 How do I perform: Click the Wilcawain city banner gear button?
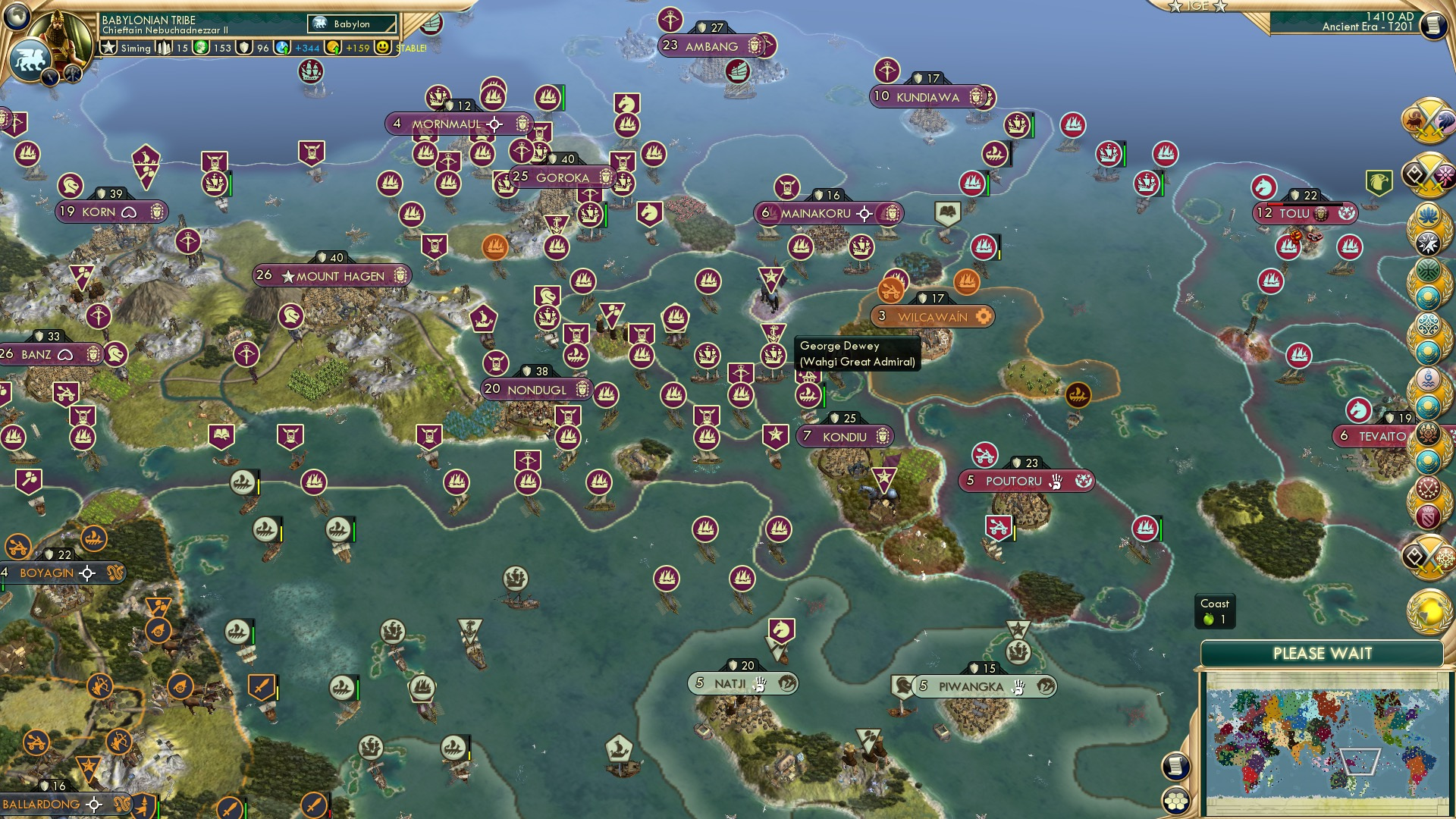984,317
